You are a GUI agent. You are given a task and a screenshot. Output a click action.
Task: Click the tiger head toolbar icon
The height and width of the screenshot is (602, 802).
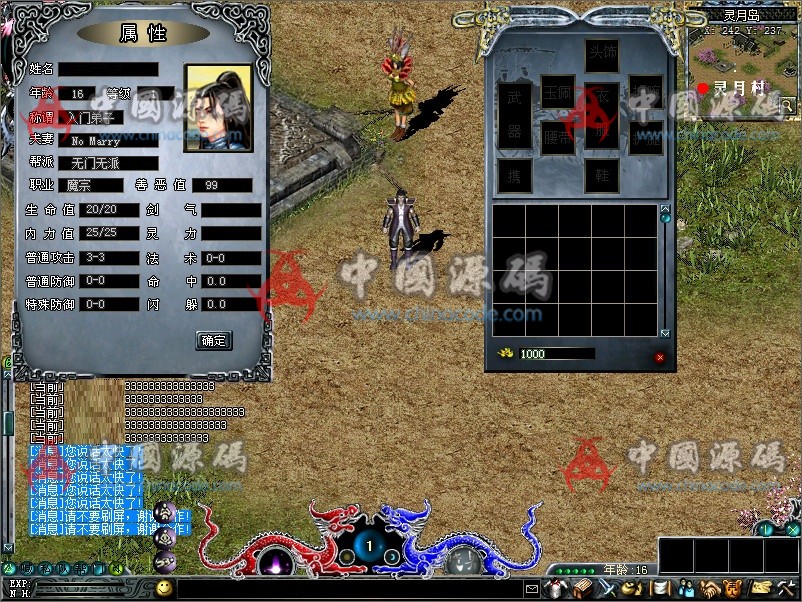pyautogui.click(x=733, y=587)
